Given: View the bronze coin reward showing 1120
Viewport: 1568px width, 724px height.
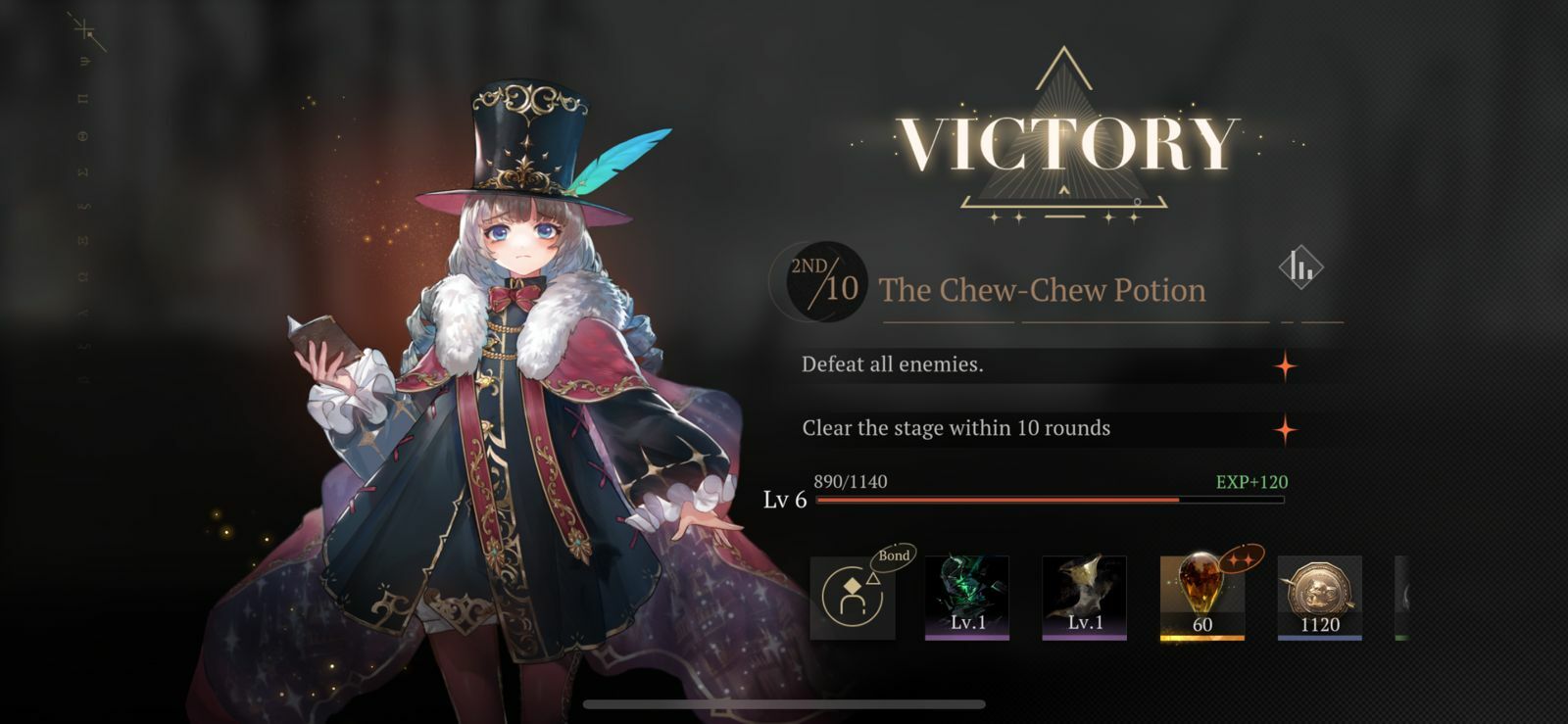Looking at the screenshot, I should point(1319,597).
